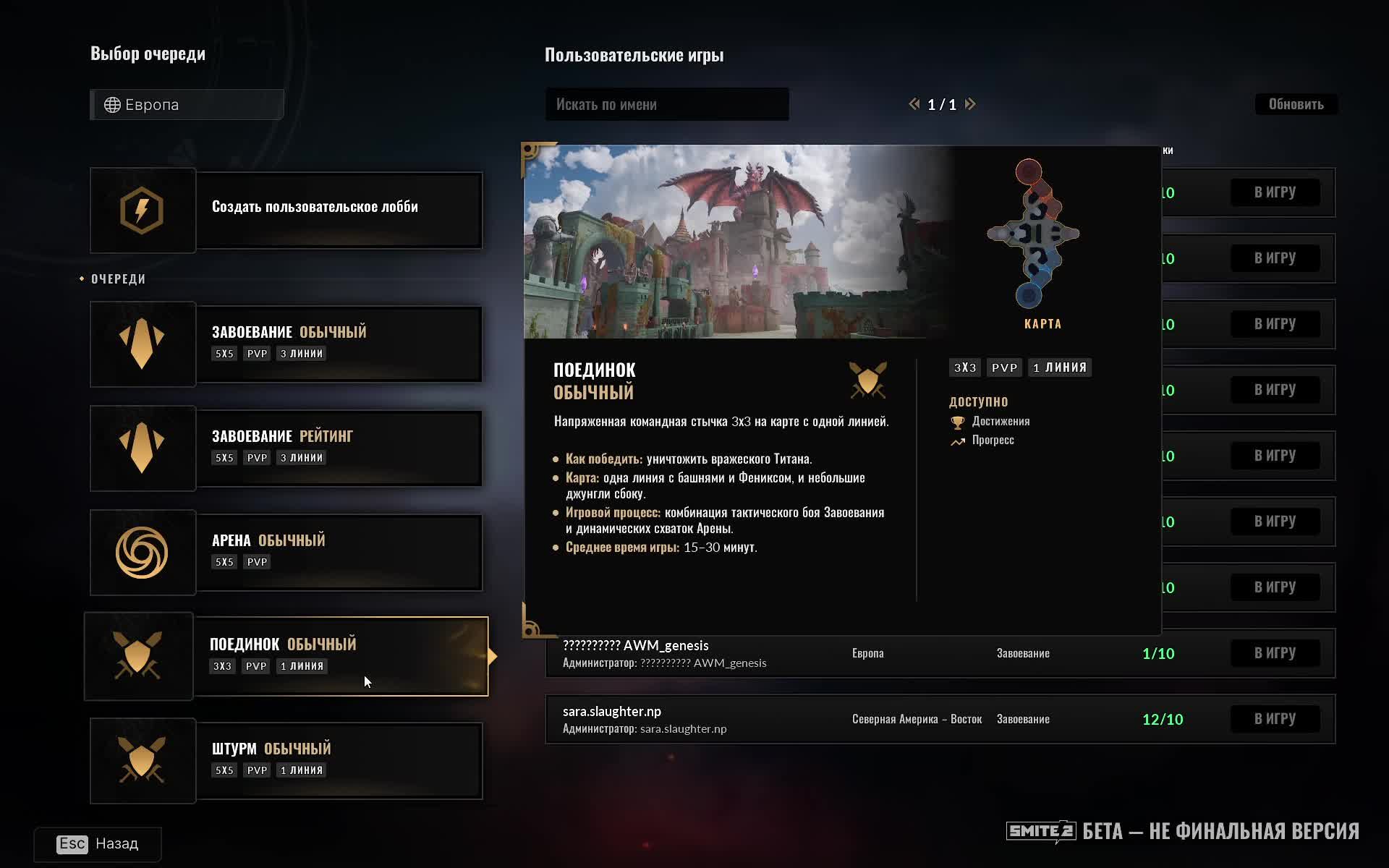Open the Европа region dropdown
The height and width of the screenshot is (868, 1389).
[x=187, y=104]
